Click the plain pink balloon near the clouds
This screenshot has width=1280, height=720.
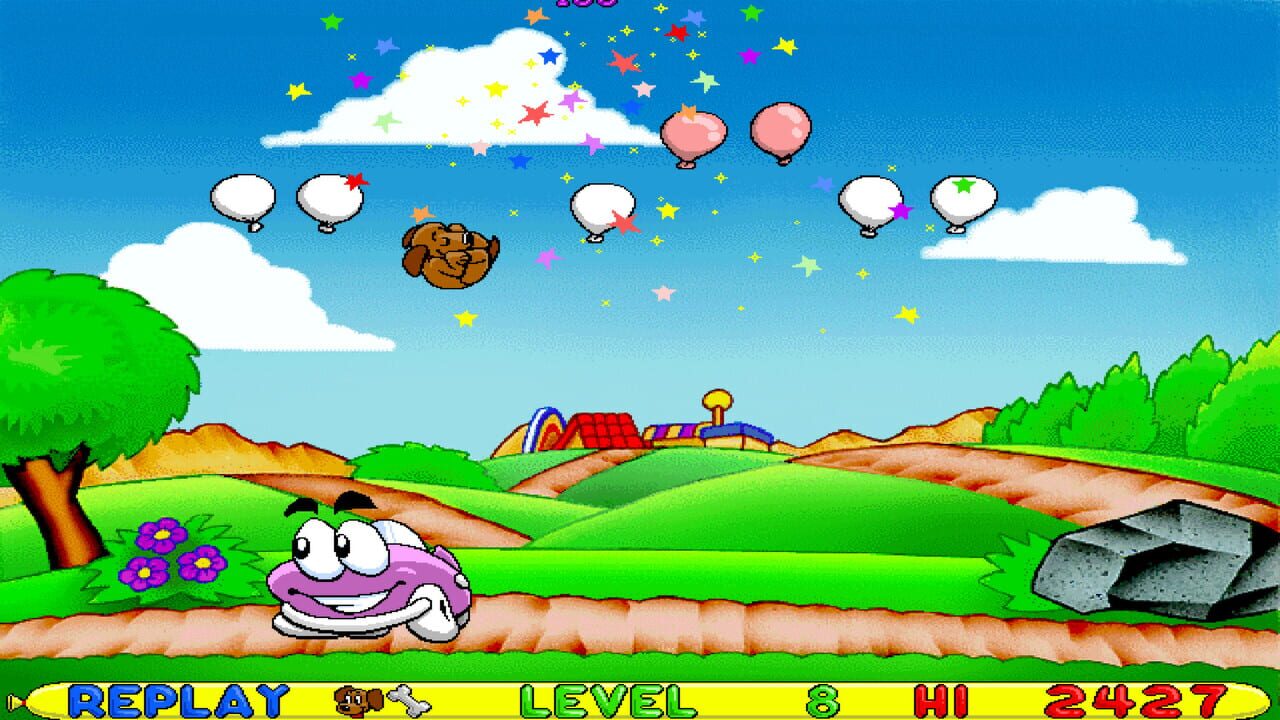pos(781,132)
